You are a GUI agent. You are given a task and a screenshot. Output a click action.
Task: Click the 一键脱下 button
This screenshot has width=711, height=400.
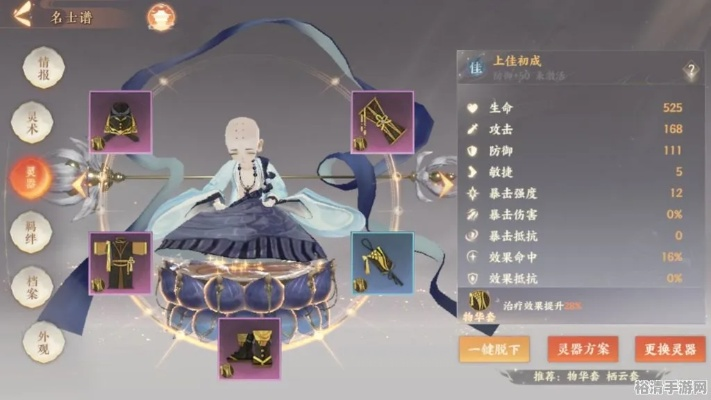tap(494, 349)
